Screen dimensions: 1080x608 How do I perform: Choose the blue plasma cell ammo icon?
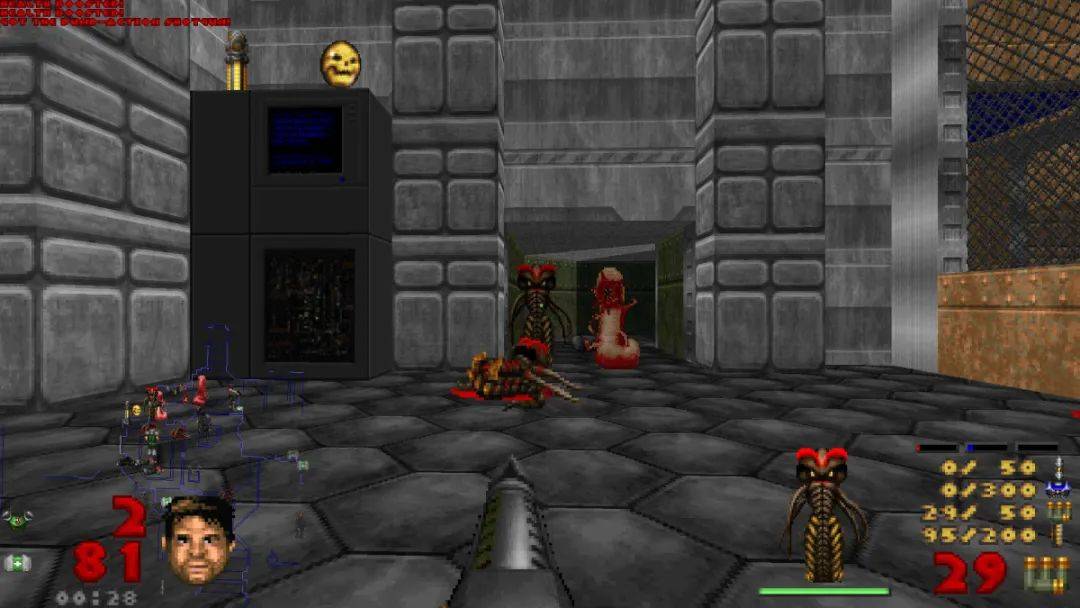point(1058,489)
